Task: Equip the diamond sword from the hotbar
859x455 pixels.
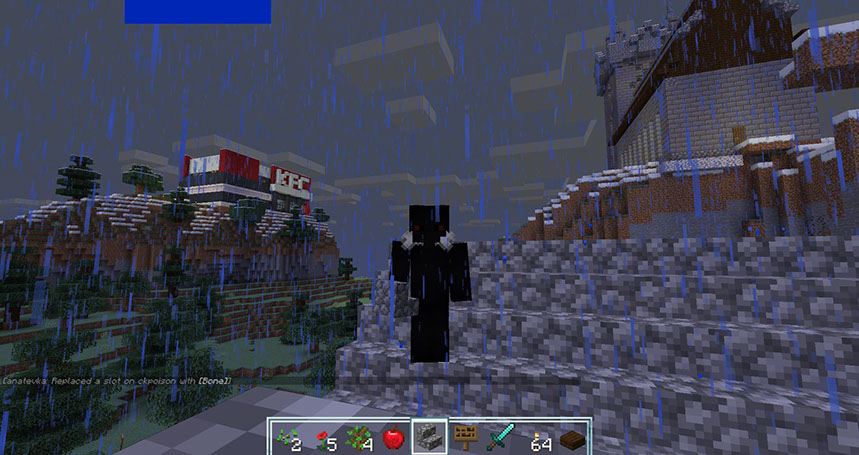Action: click(501, 437)
